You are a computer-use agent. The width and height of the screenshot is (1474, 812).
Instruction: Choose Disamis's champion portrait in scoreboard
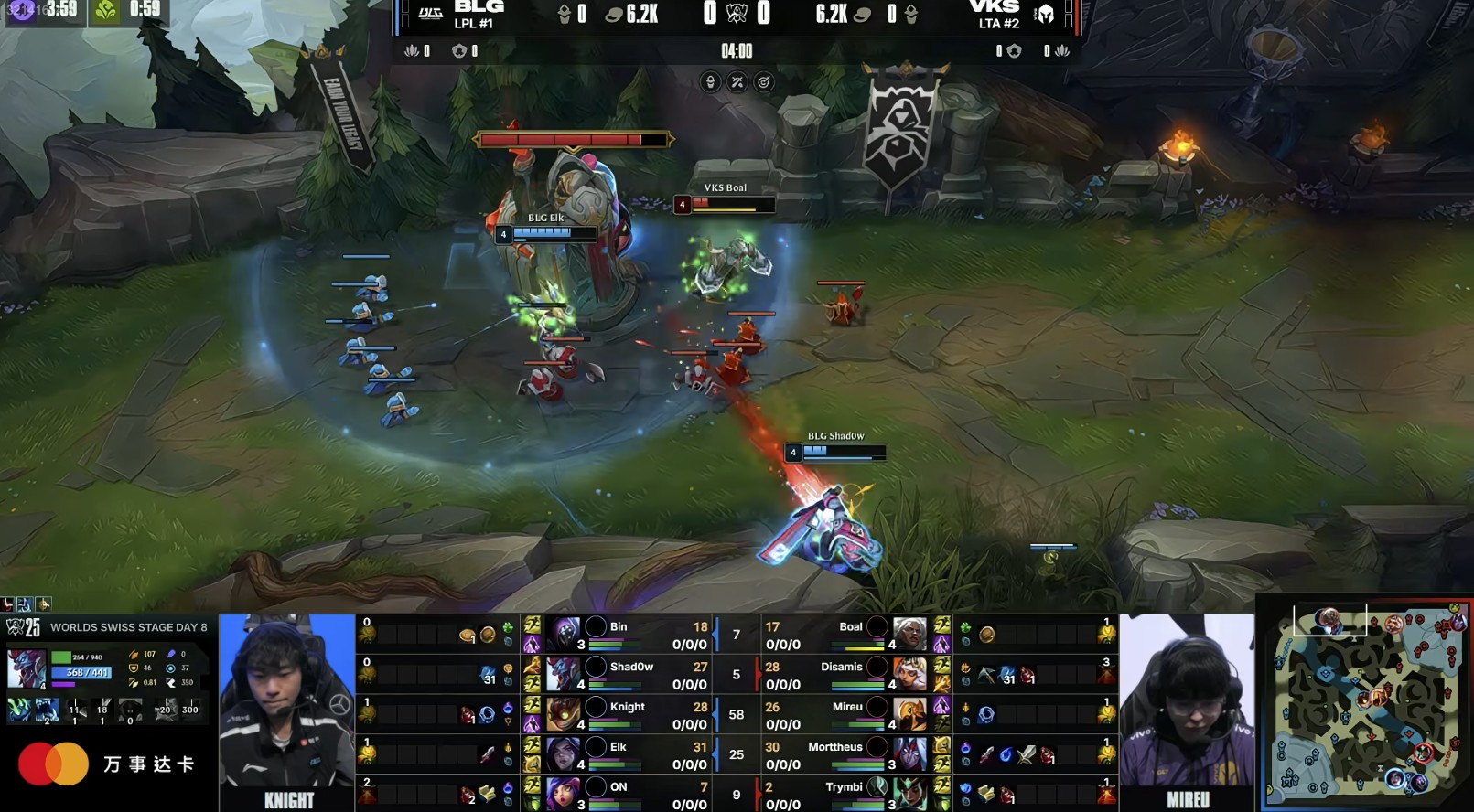coord(909,674)
